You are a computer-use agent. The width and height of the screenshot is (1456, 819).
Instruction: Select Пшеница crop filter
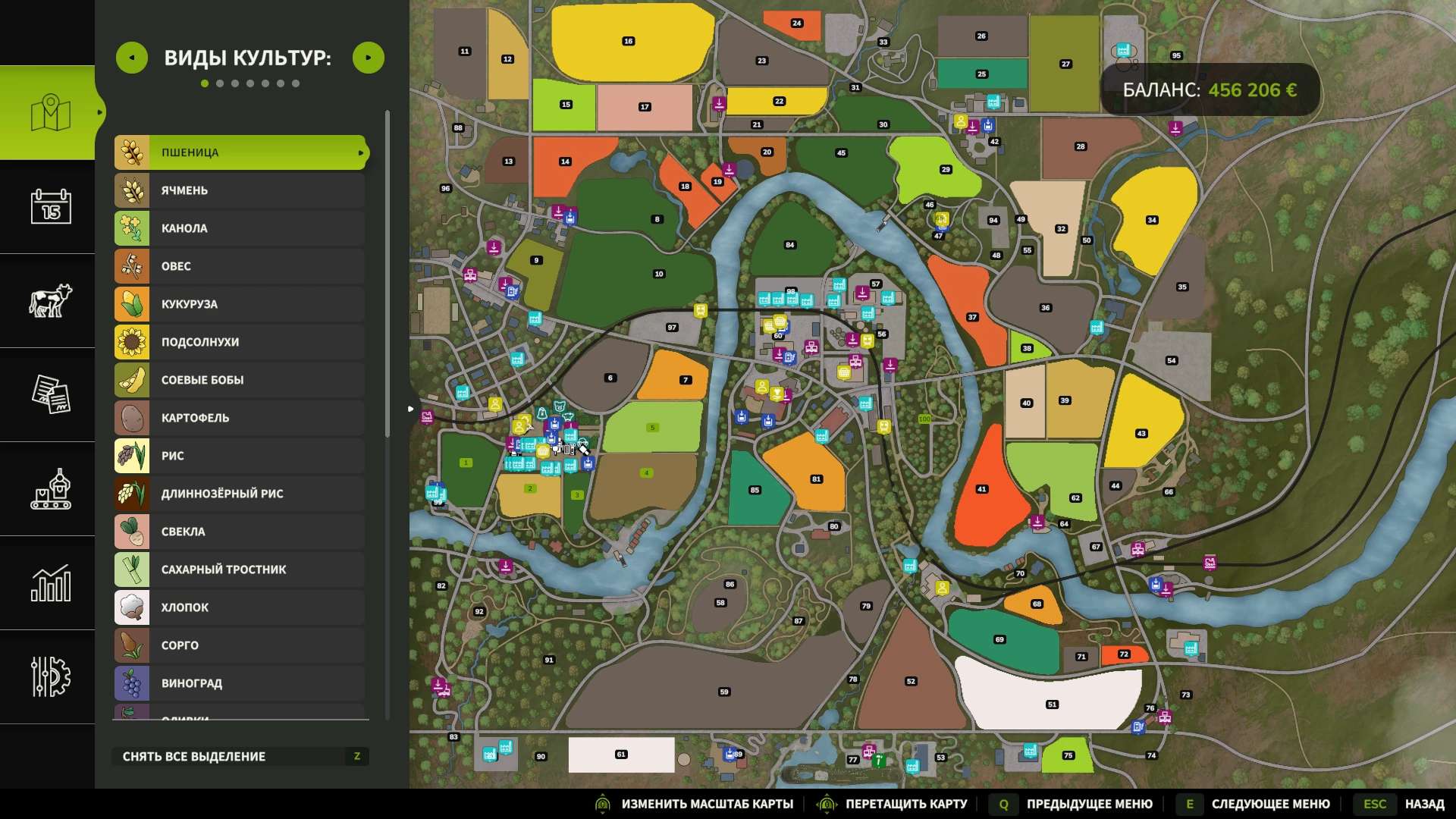(240, 152)
